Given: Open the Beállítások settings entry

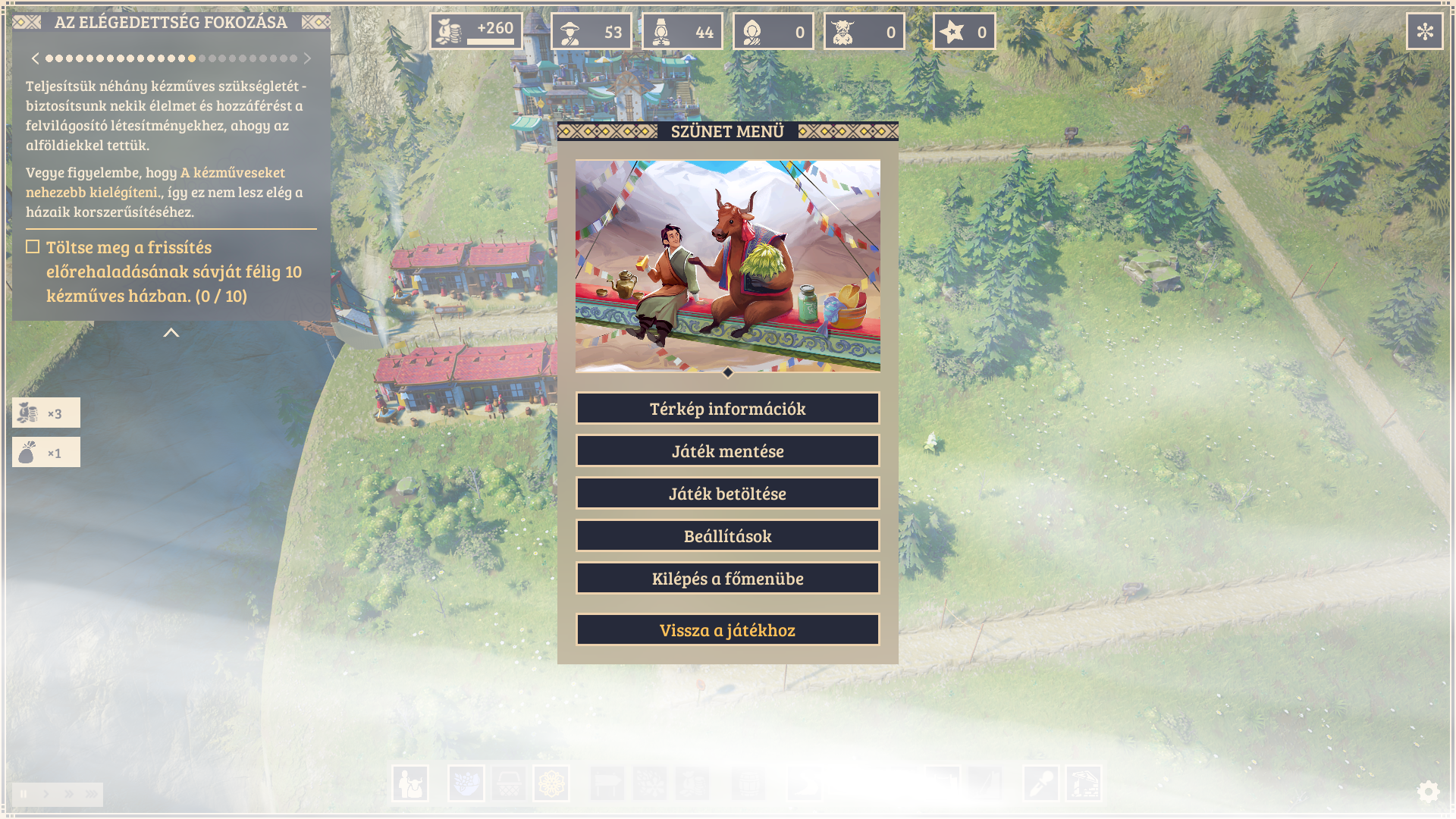Looking at the screenshot, I should coord(727,536).
